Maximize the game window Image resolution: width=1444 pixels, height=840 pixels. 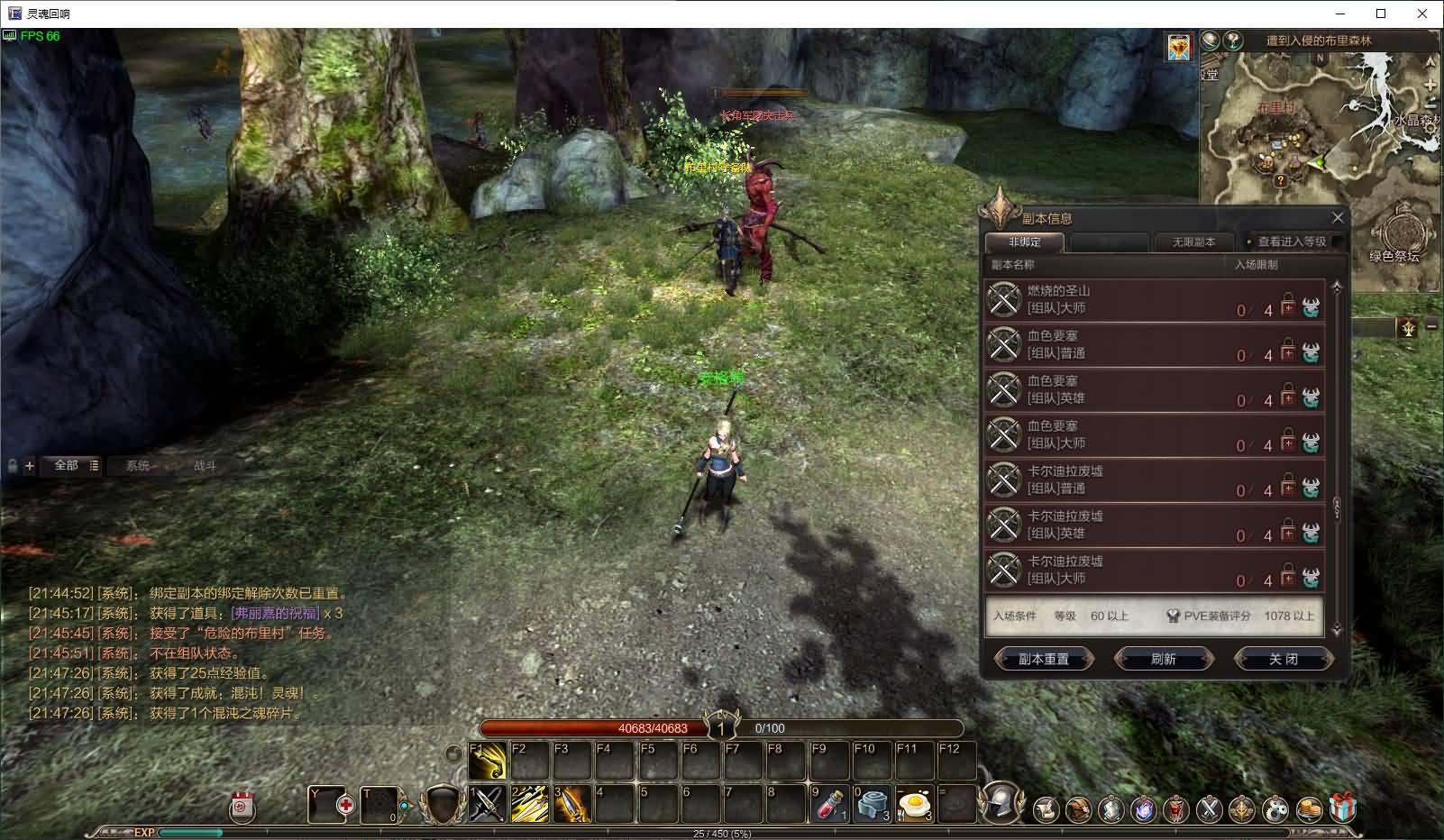tap(1381, 14)
